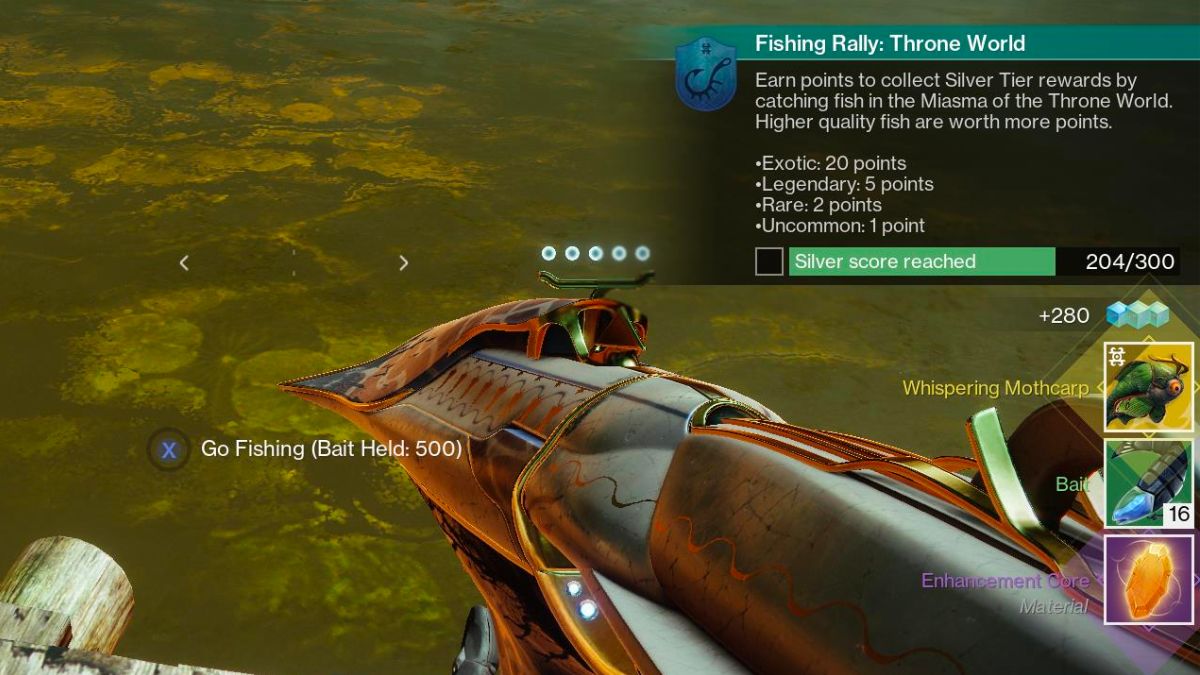
Task: Choose the Enhancement Core material icon
Action: pos(1148,579)
